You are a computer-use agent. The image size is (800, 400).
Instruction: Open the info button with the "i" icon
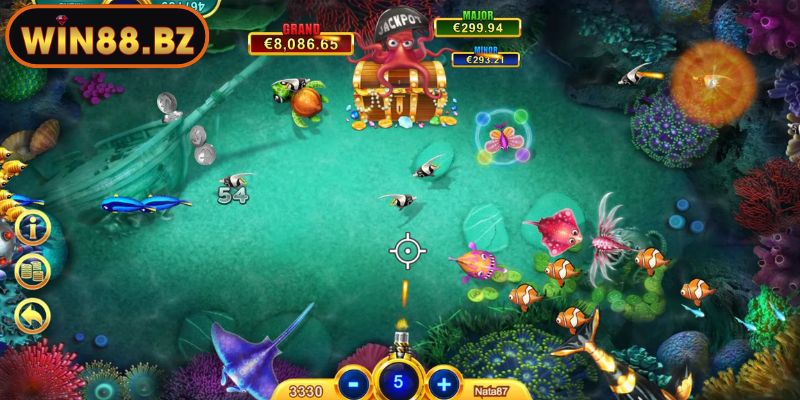tap(32, 227)
